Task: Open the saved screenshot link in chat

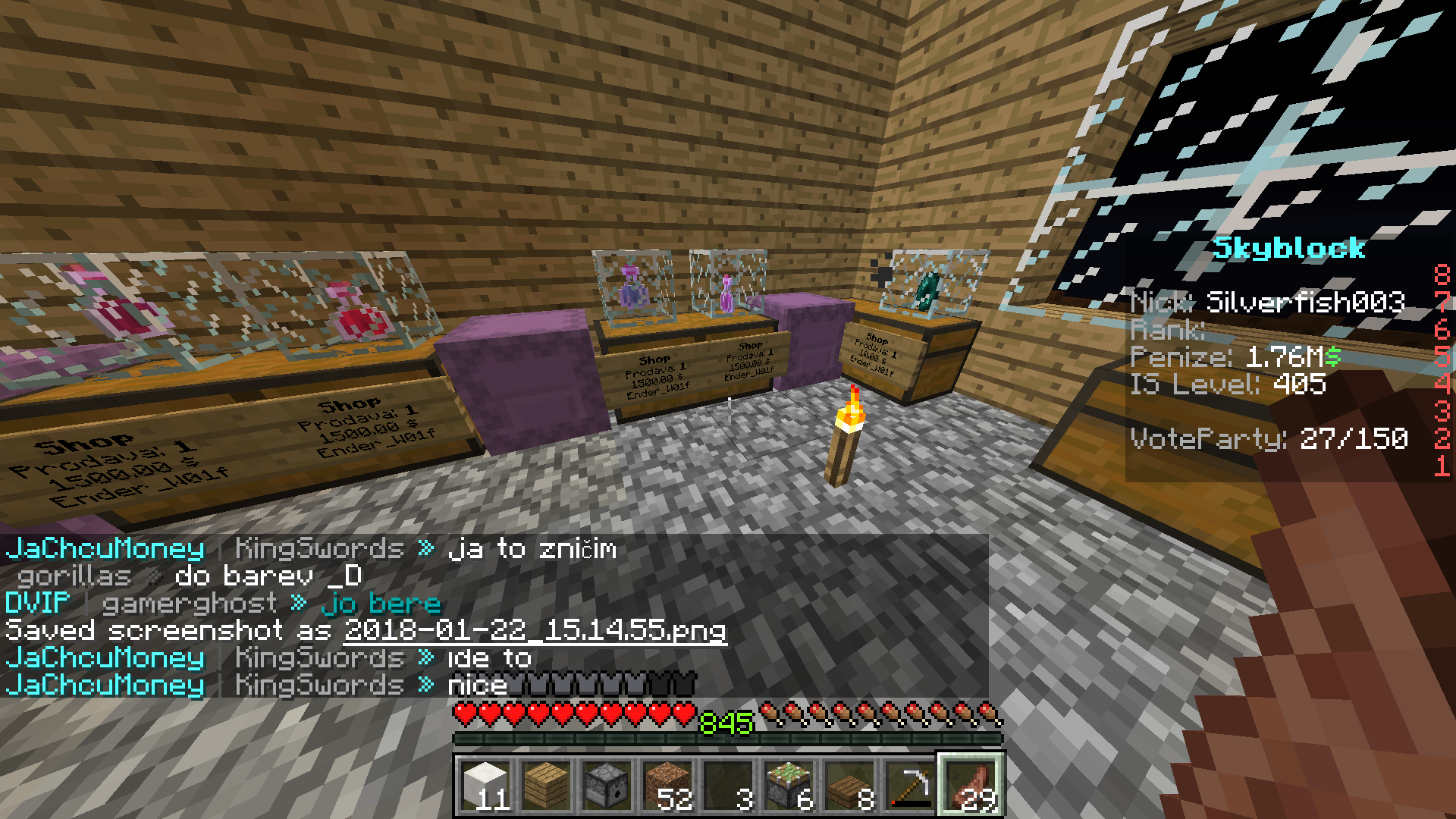Action: pos(535,630)
